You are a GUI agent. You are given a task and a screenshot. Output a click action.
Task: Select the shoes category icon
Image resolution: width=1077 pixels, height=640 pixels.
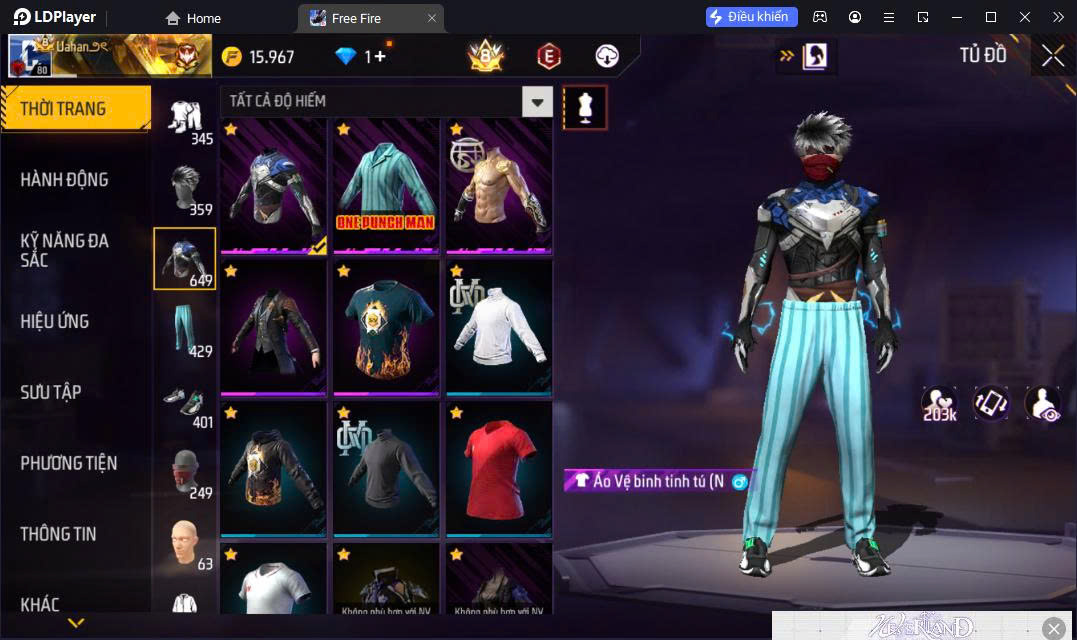click(x=185, y=401)
